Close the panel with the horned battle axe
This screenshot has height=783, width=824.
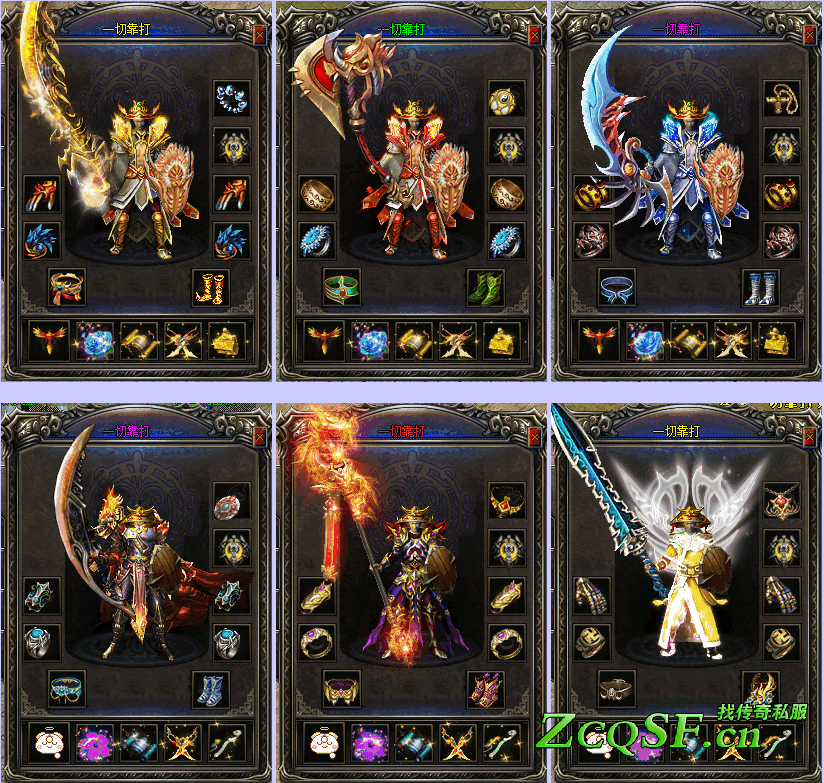coord(535,34)
